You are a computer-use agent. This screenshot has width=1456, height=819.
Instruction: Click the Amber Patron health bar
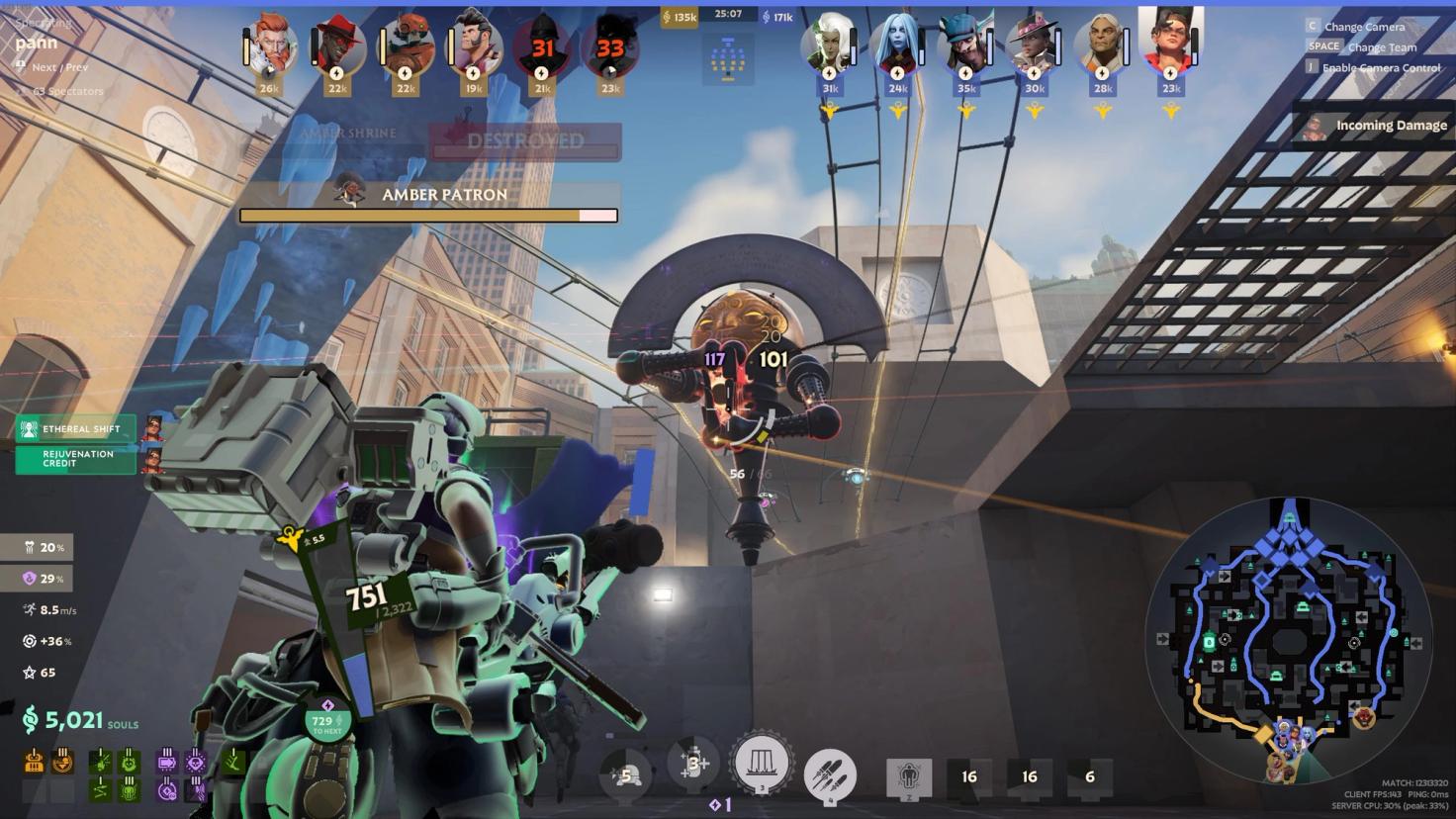[x=427, y=216]
